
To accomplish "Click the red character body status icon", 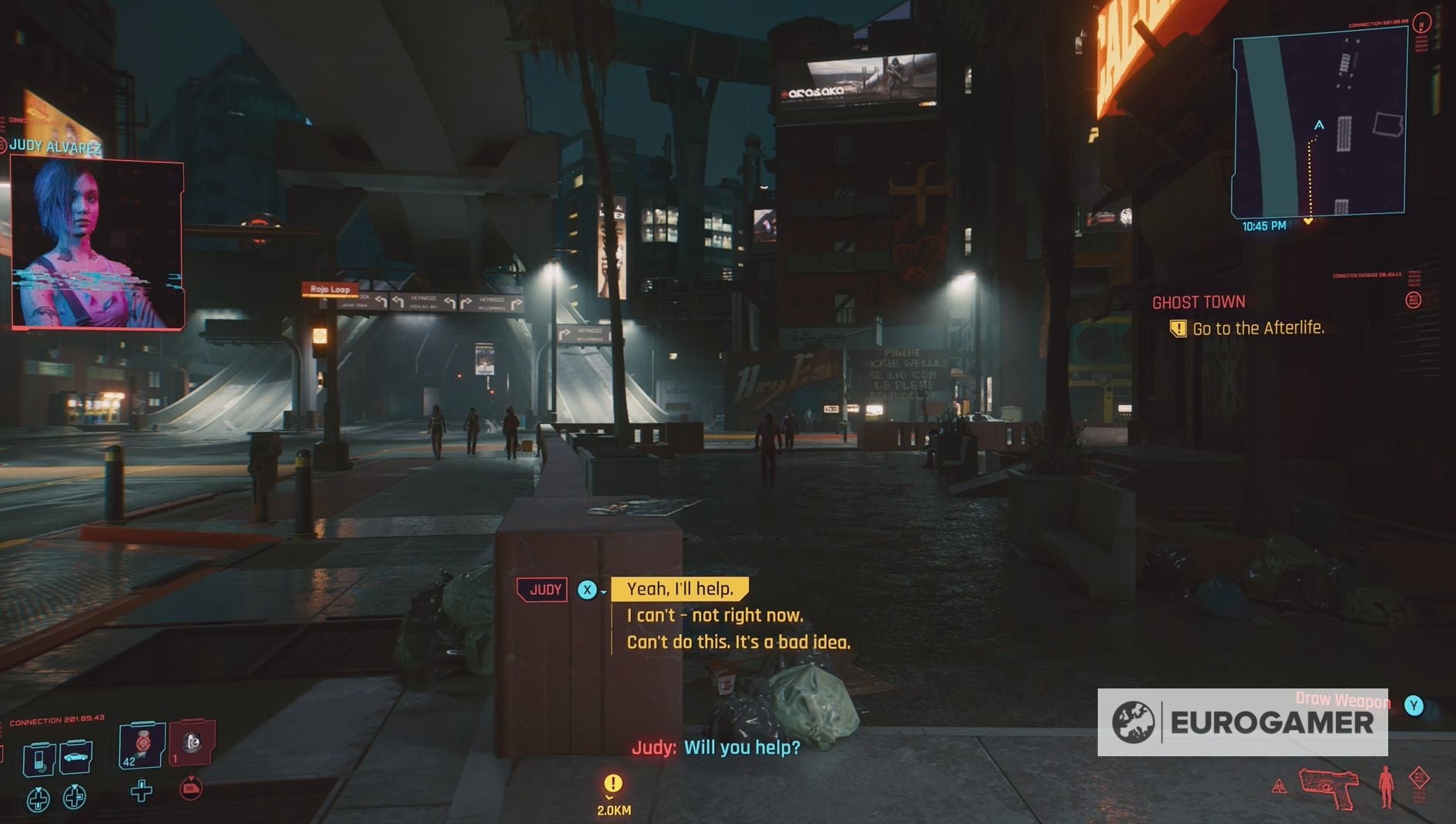I will click(1386, 786).
